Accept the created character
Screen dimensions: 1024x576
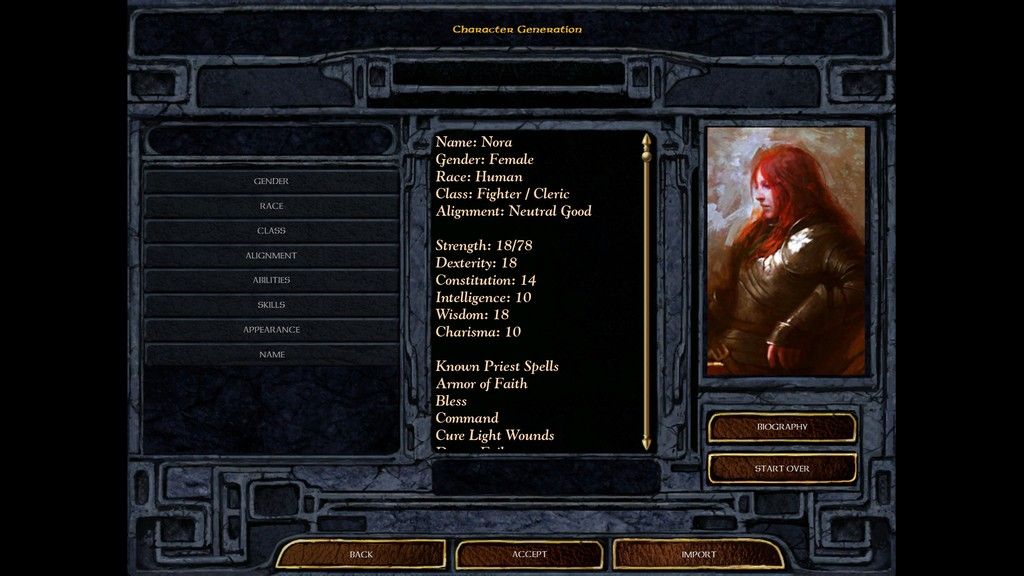click(x=529, y=554)
